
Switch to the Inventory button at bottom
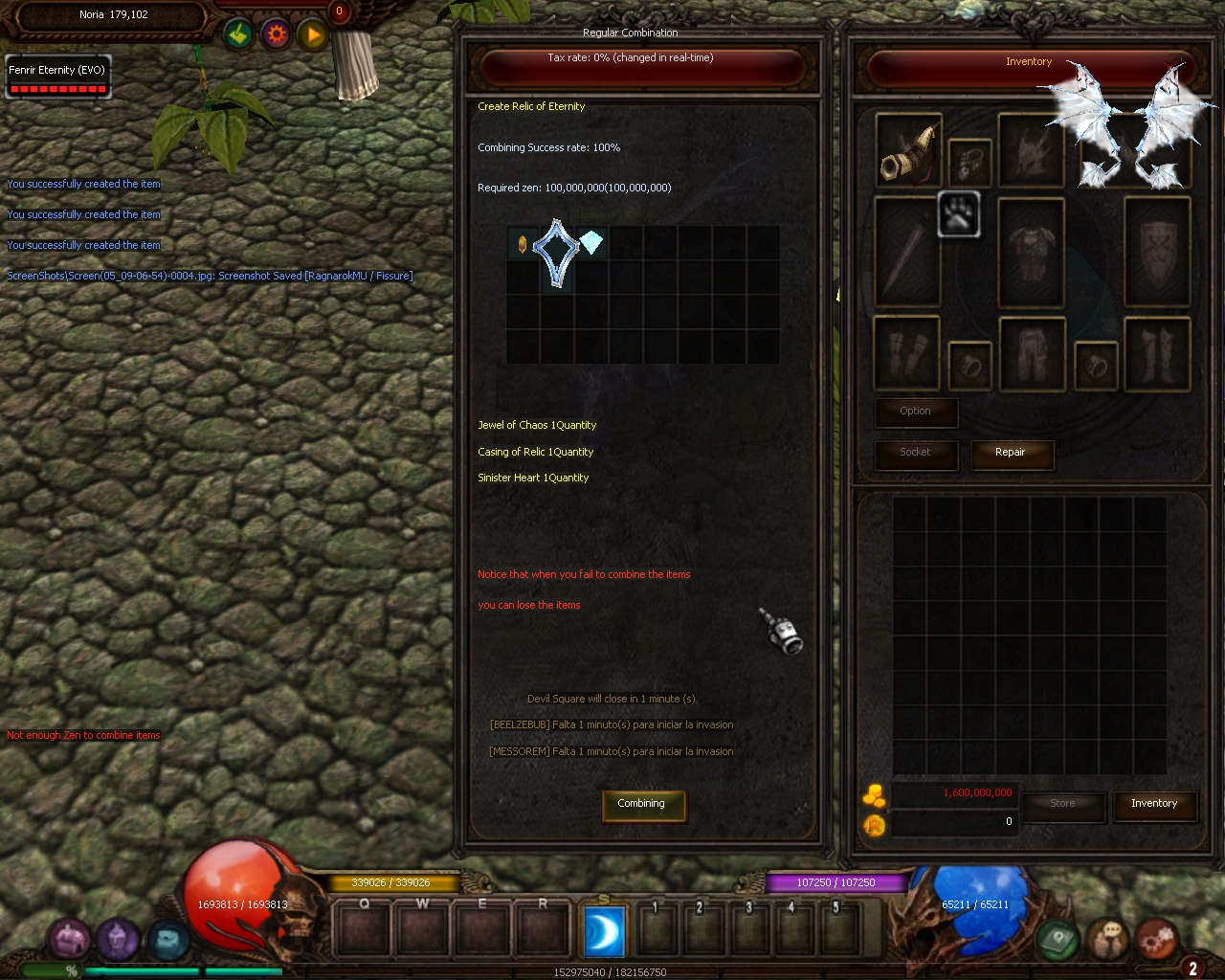point(1154,804)
